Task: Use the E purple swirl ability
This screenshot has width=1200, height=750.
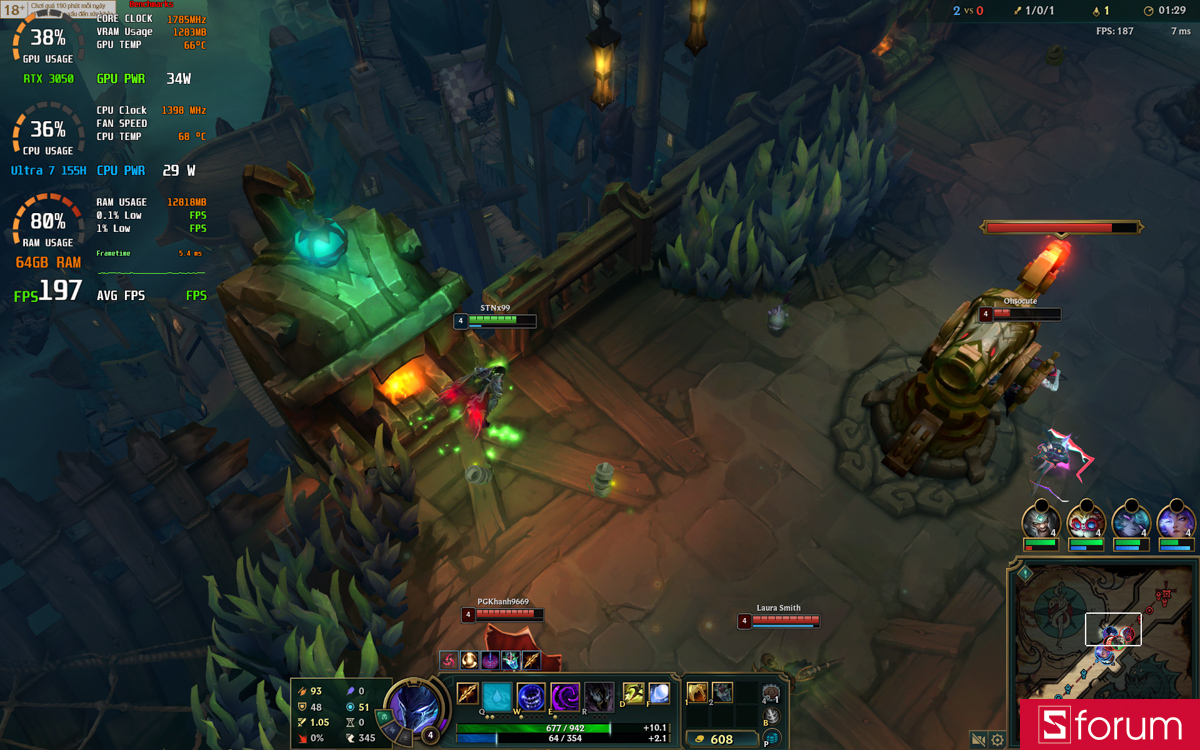Action: coord(565,695)
